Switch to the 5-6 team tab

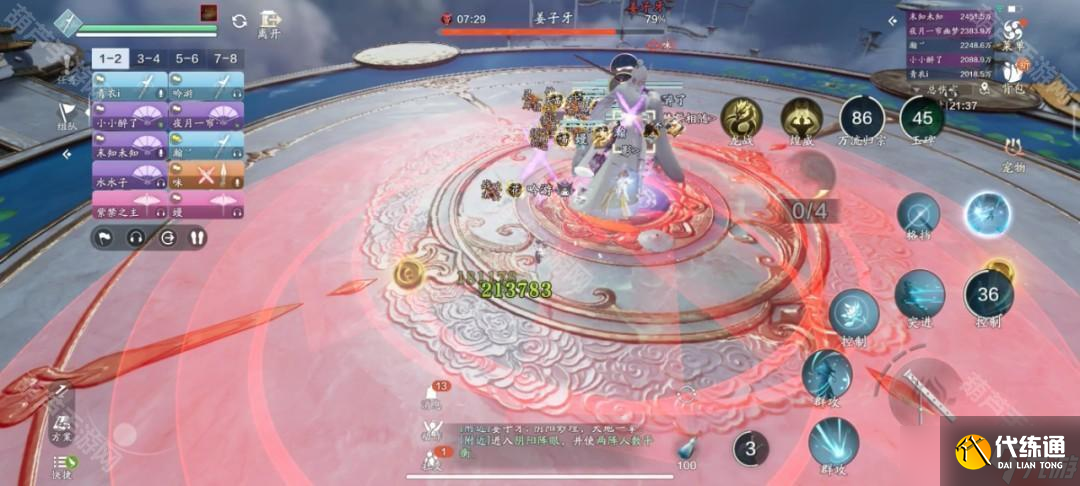pyautogui.click(x=187, y=59)
